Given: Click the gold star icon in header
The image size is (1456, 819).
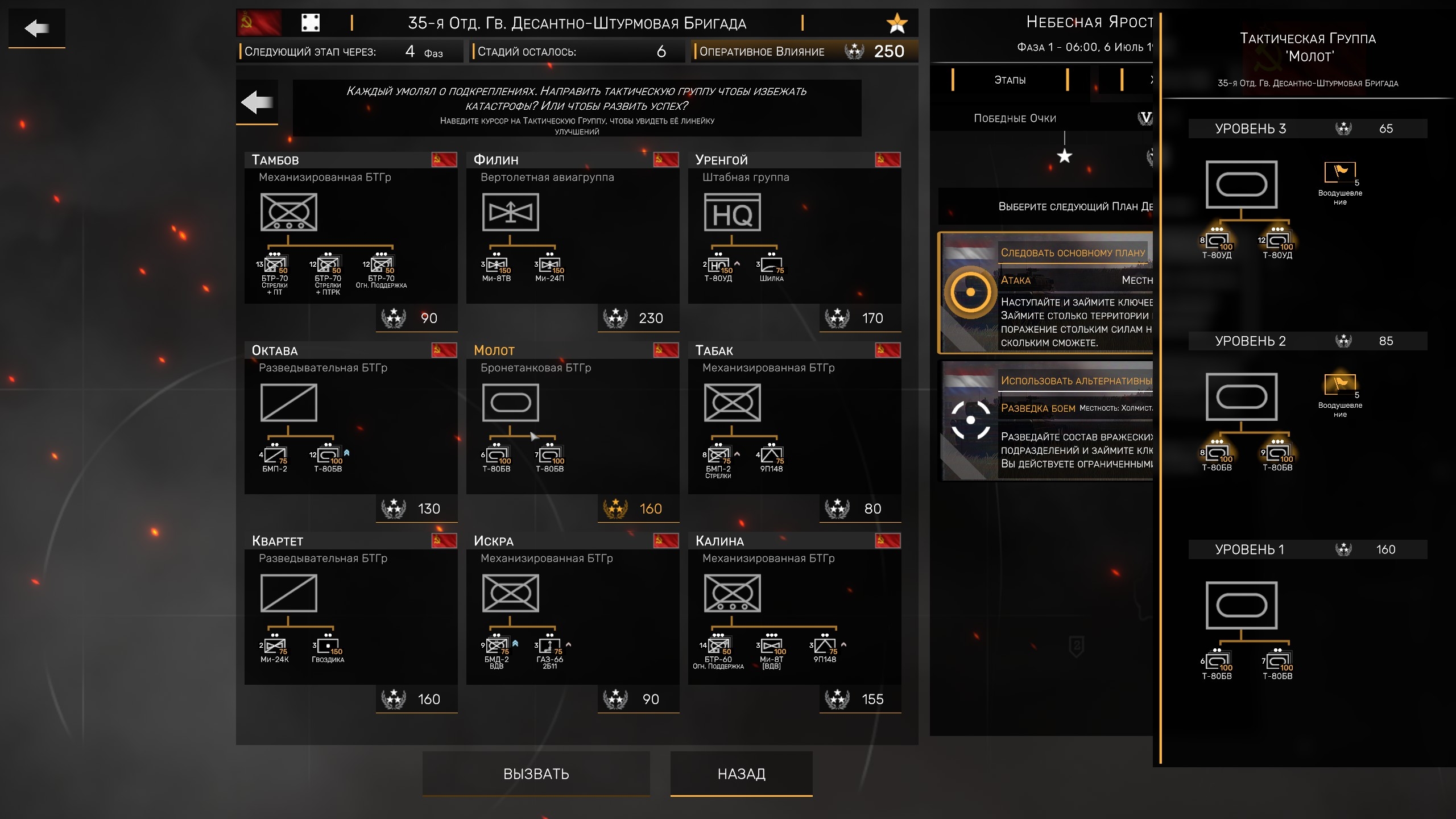Looking at the screenshot, I should click(897, 23).
